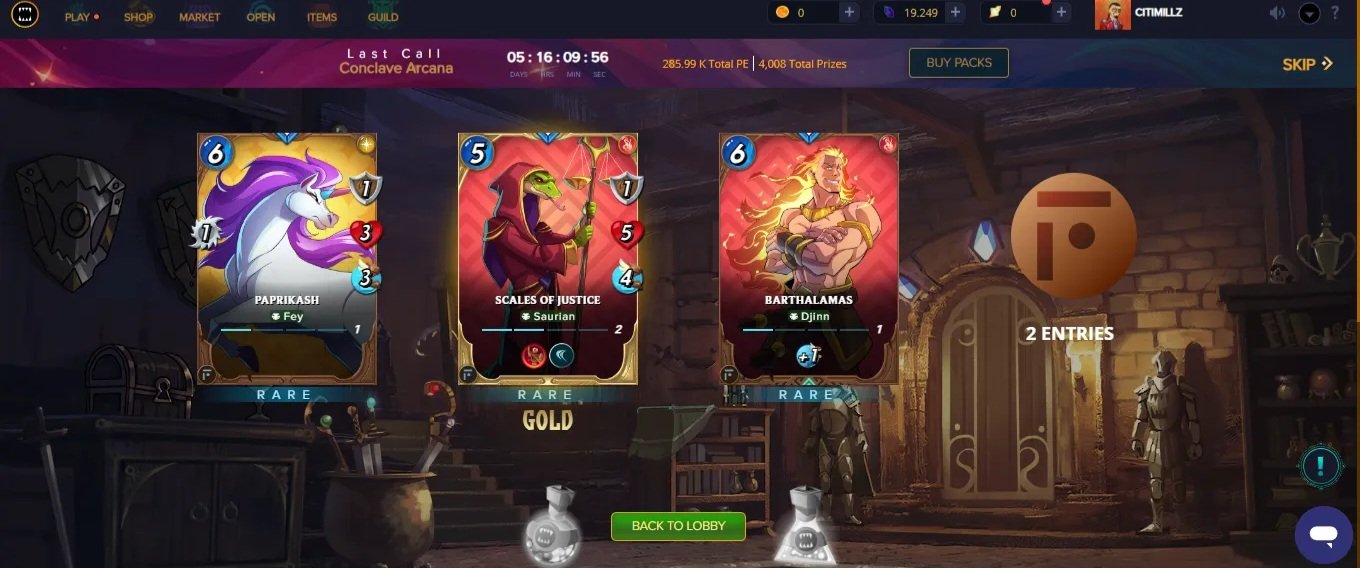Open the Market section
This screenshot has width=1360, height=568.
pyautogui.click(x=199, y=17)
